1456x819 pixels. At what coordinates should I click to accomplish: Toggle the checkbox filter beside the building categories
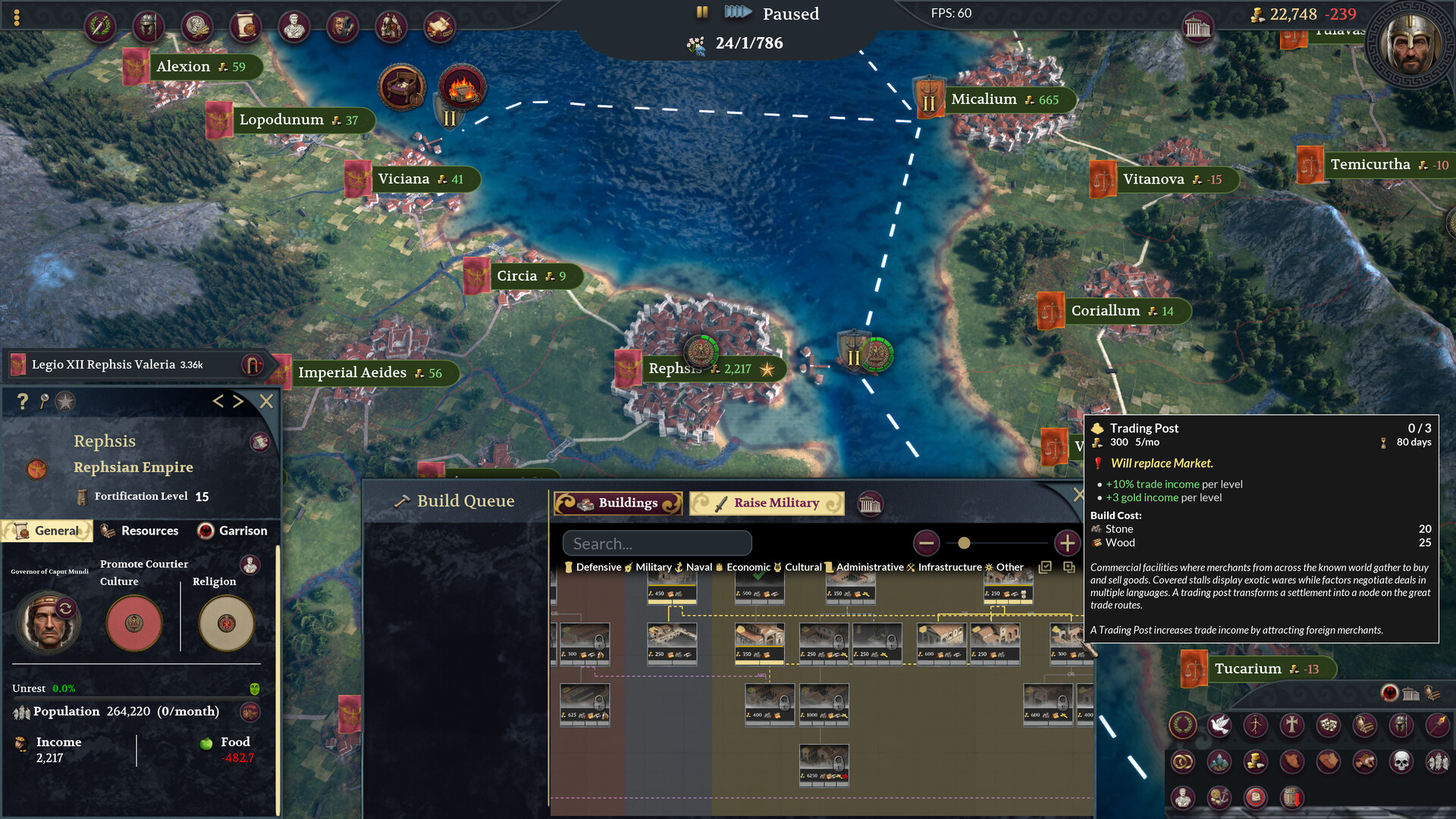pos(1045,567)
